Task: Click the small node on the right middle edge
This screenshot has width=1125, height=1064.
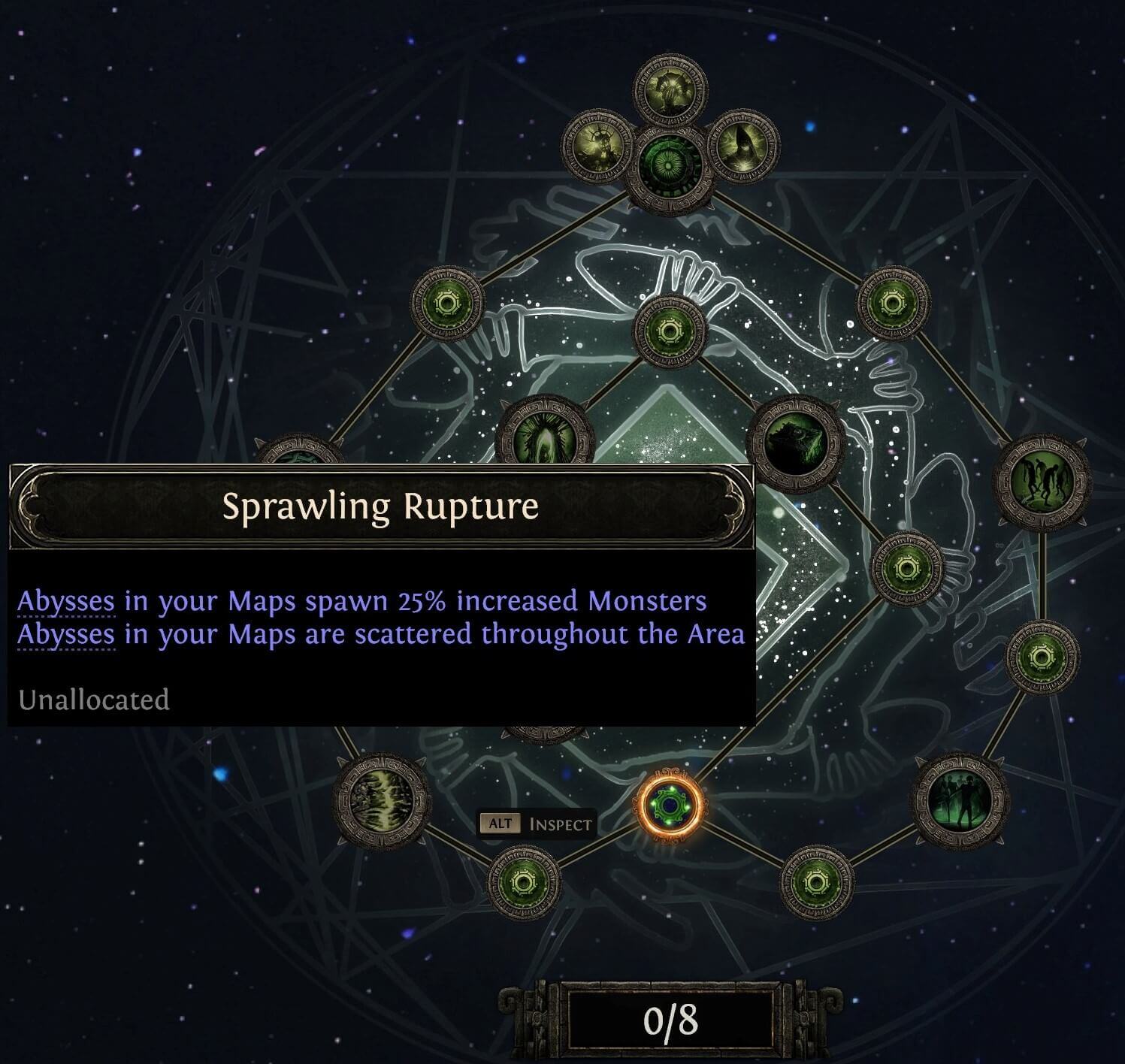Action: [x=1041, y=657]
